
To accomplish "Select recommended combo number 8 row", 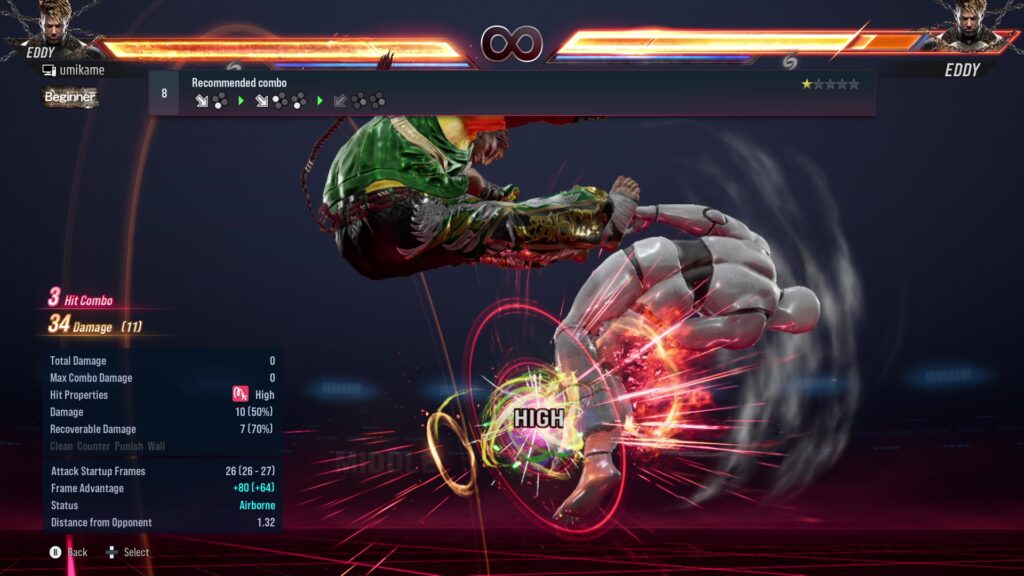I will [x=511, y=92].
